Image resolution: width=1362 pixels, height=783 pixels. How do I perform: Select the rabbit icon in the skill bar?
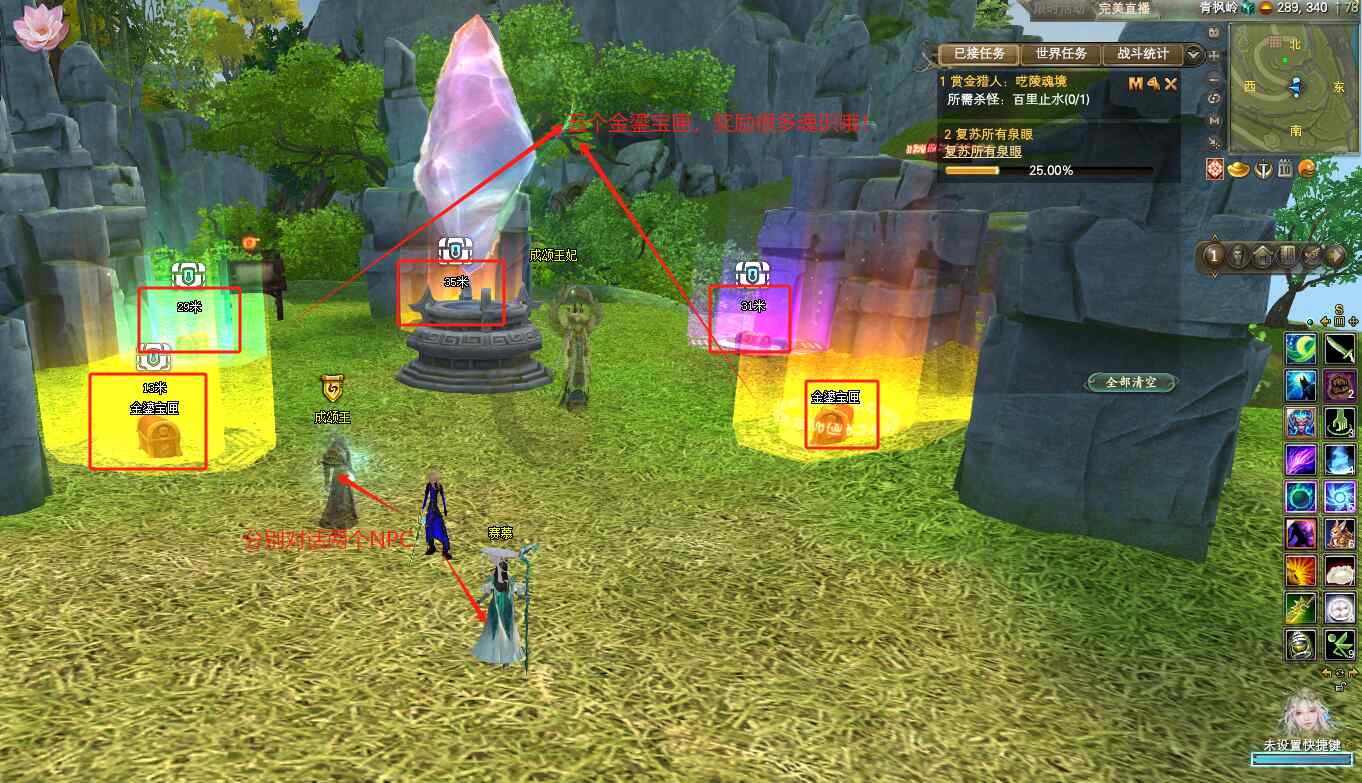click(x=1340, y=533)
